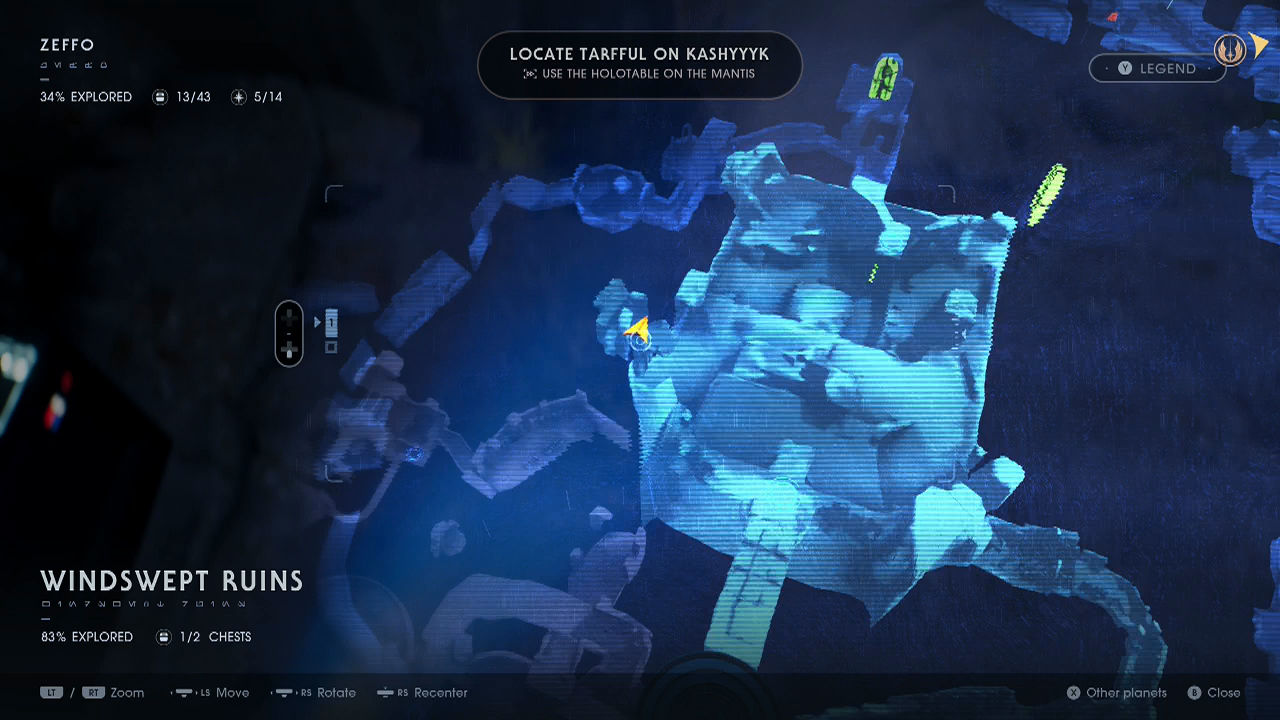Toggle the current floor indicator on the elevation selector
Viewport: 1280px width, 720px height.
coord(331,320)
